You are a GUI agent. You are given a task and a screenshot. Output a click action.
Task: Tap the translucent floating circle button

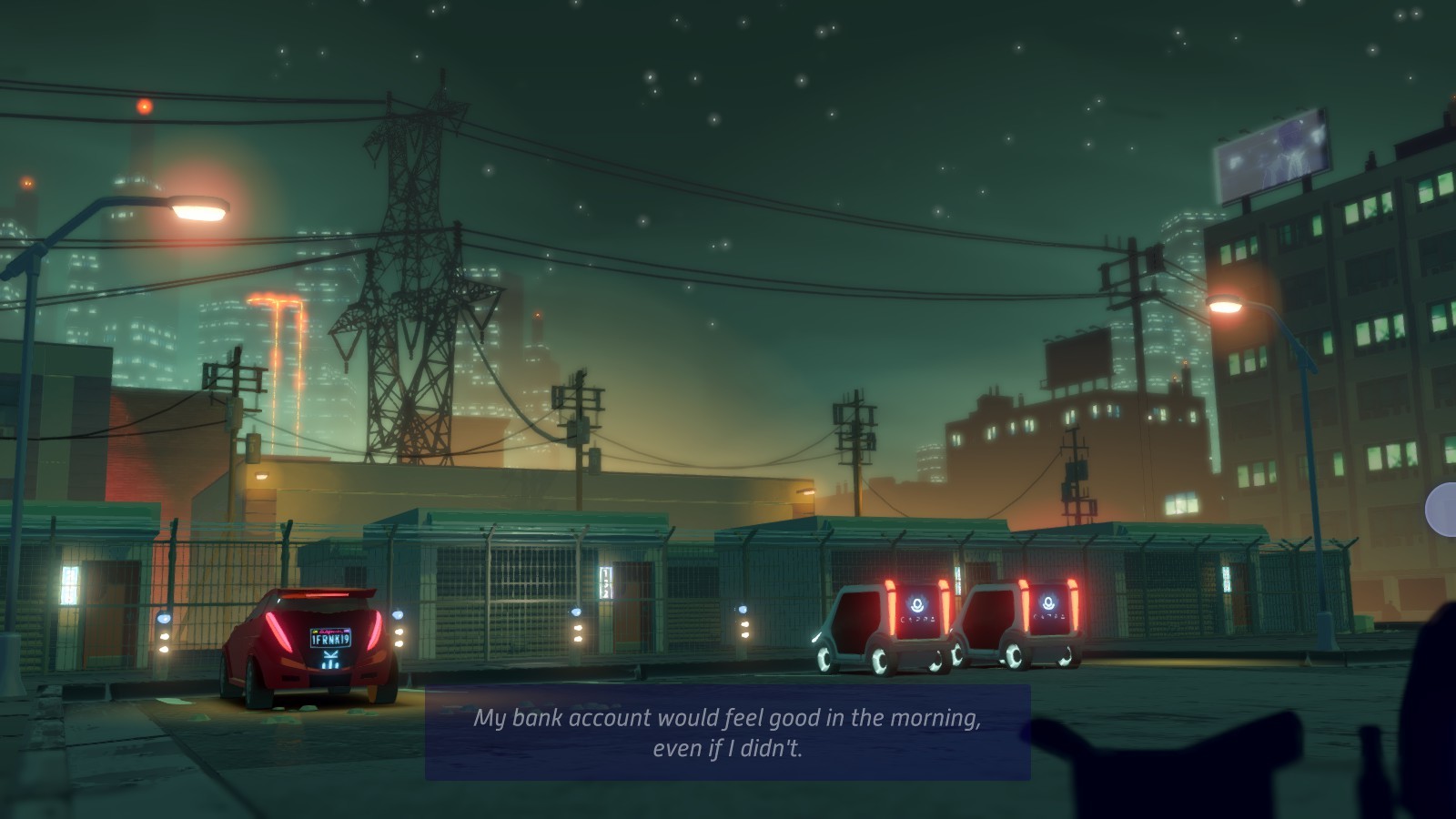coord(1443,510)
